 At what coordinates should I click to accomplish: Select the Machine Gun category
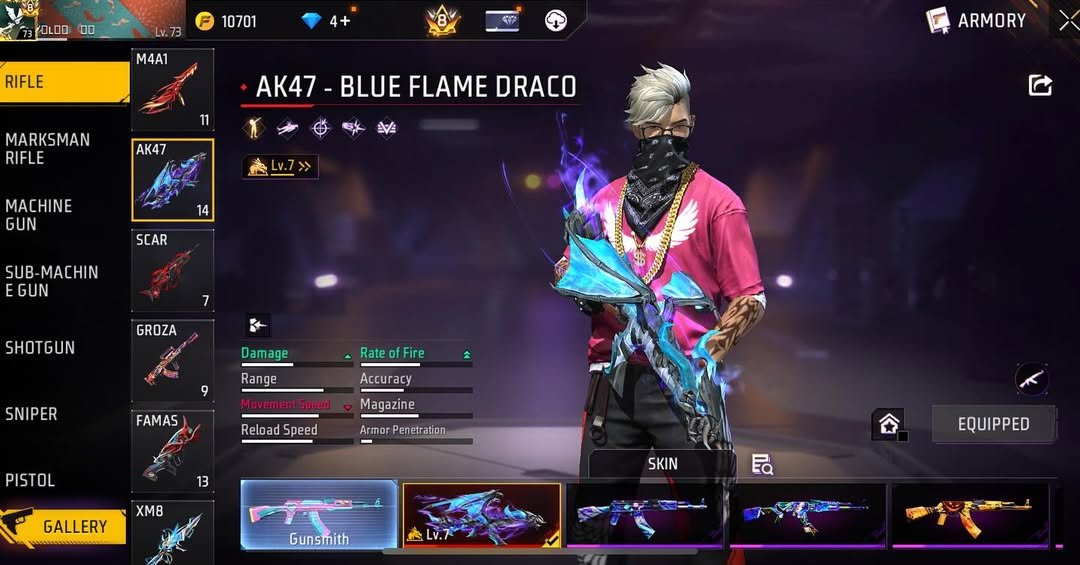coord(60,214)
